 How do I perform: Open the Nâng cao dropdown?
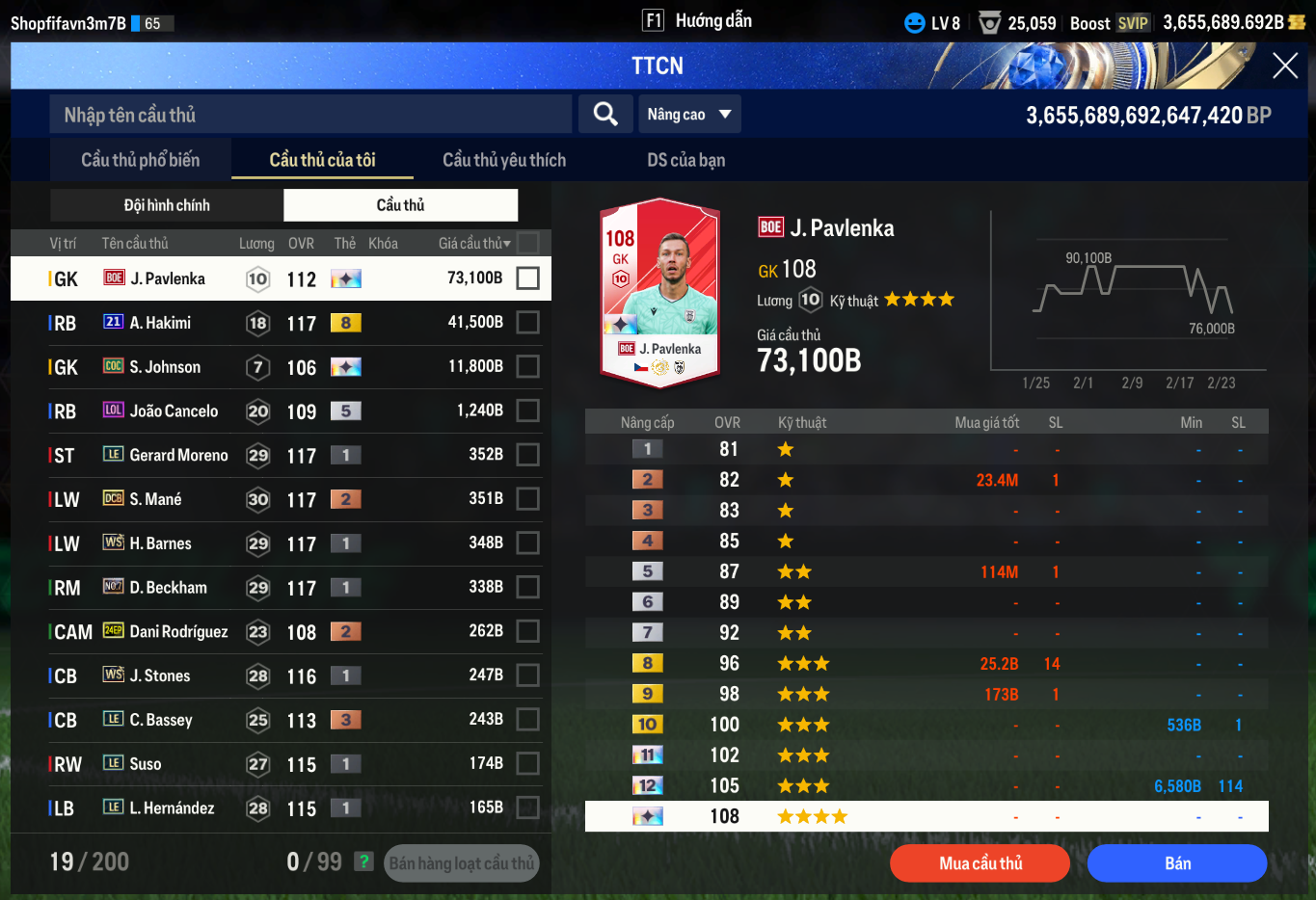pyautogui.click(x=689, y=115)
